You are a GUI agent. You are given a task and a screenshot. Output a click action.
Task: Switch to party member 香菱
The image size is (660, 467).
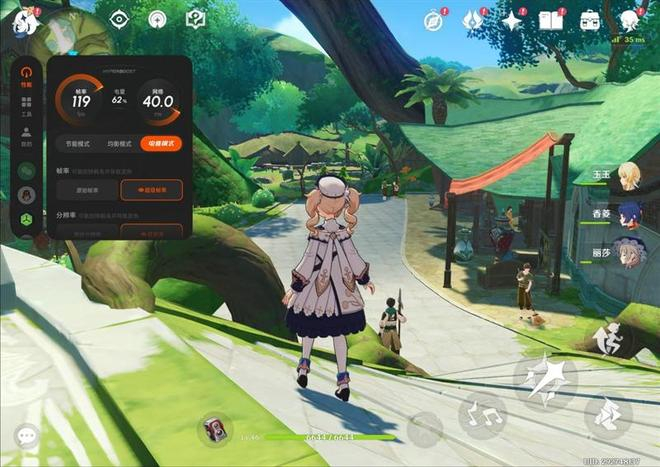[x=629, y=214]
